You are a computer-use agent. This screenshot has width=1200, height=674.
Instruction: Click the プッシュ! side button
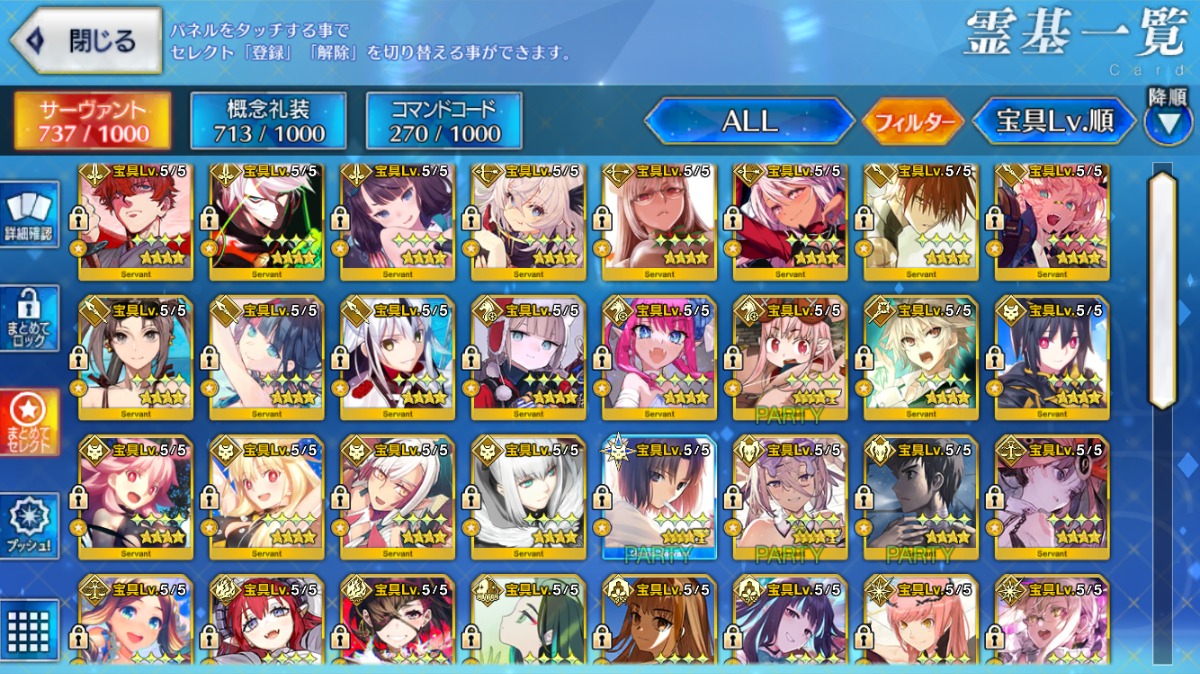(29, 526)
